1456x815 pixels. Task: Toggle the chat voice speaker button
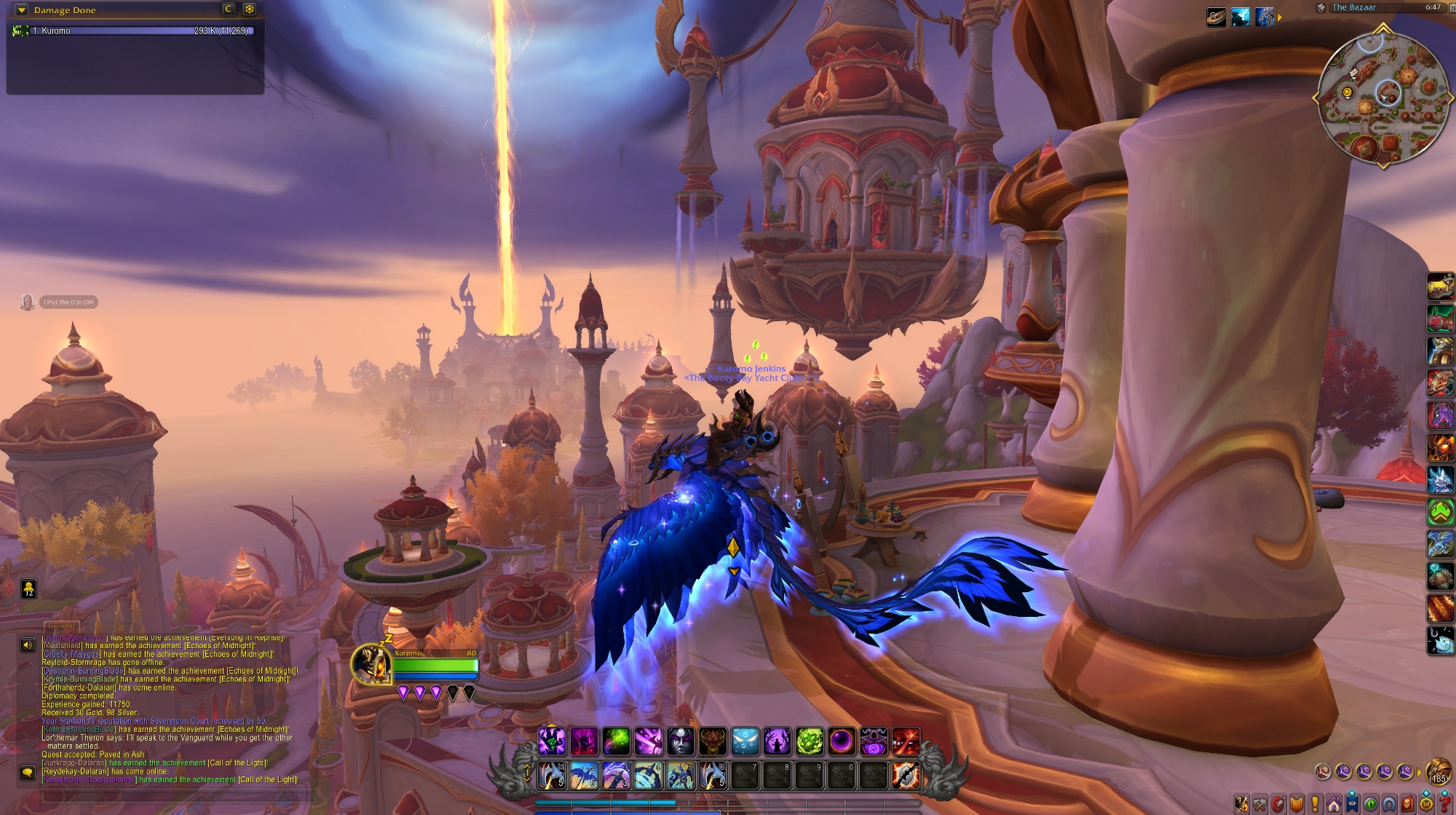[28, 645]
